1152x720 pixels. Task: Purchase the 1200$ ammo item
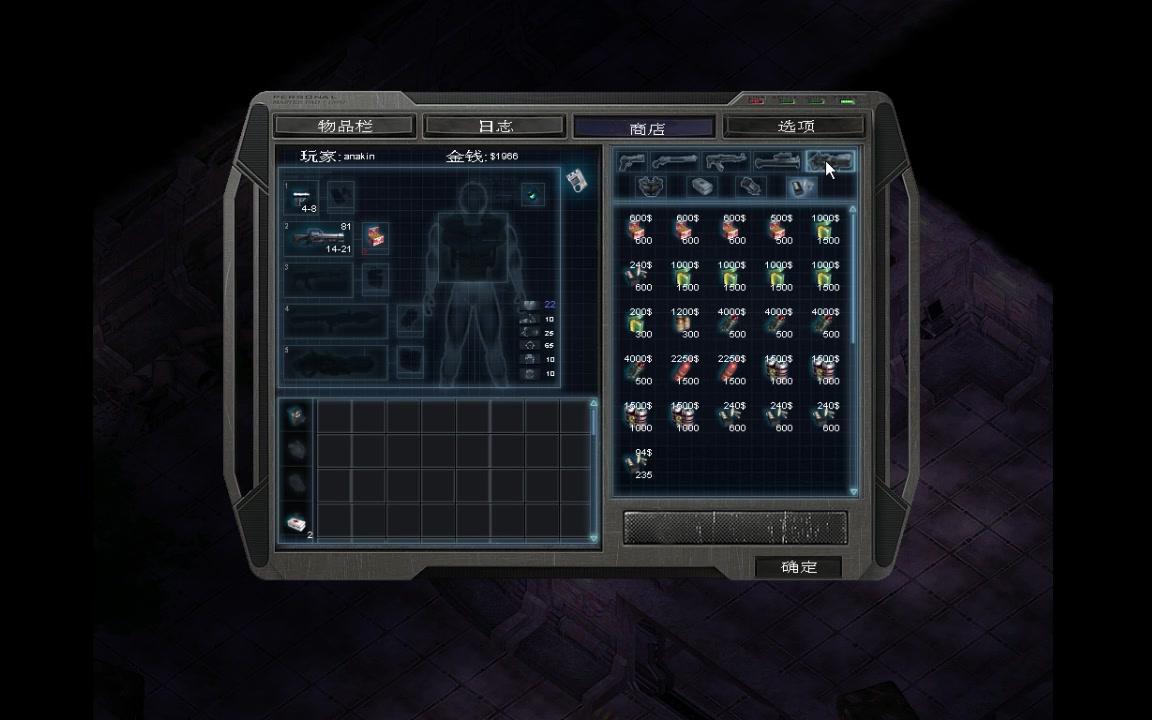pos(686,322)
